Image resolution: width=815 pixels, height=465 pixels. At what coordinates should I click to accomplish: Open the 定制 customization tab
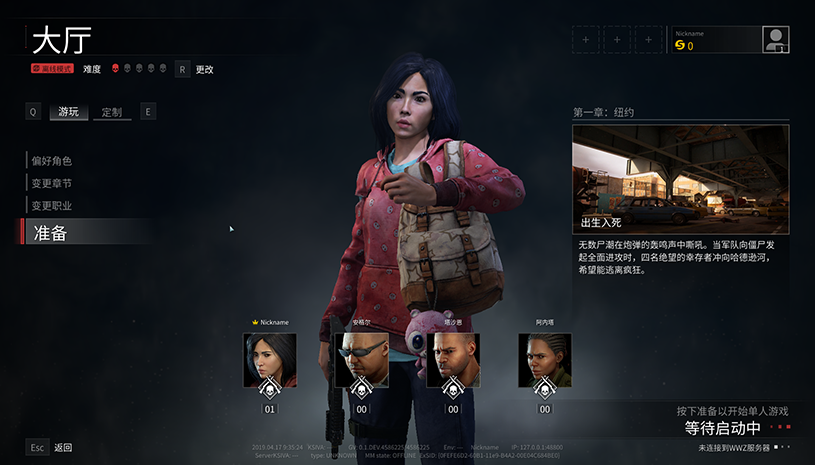tap(111, 112)
